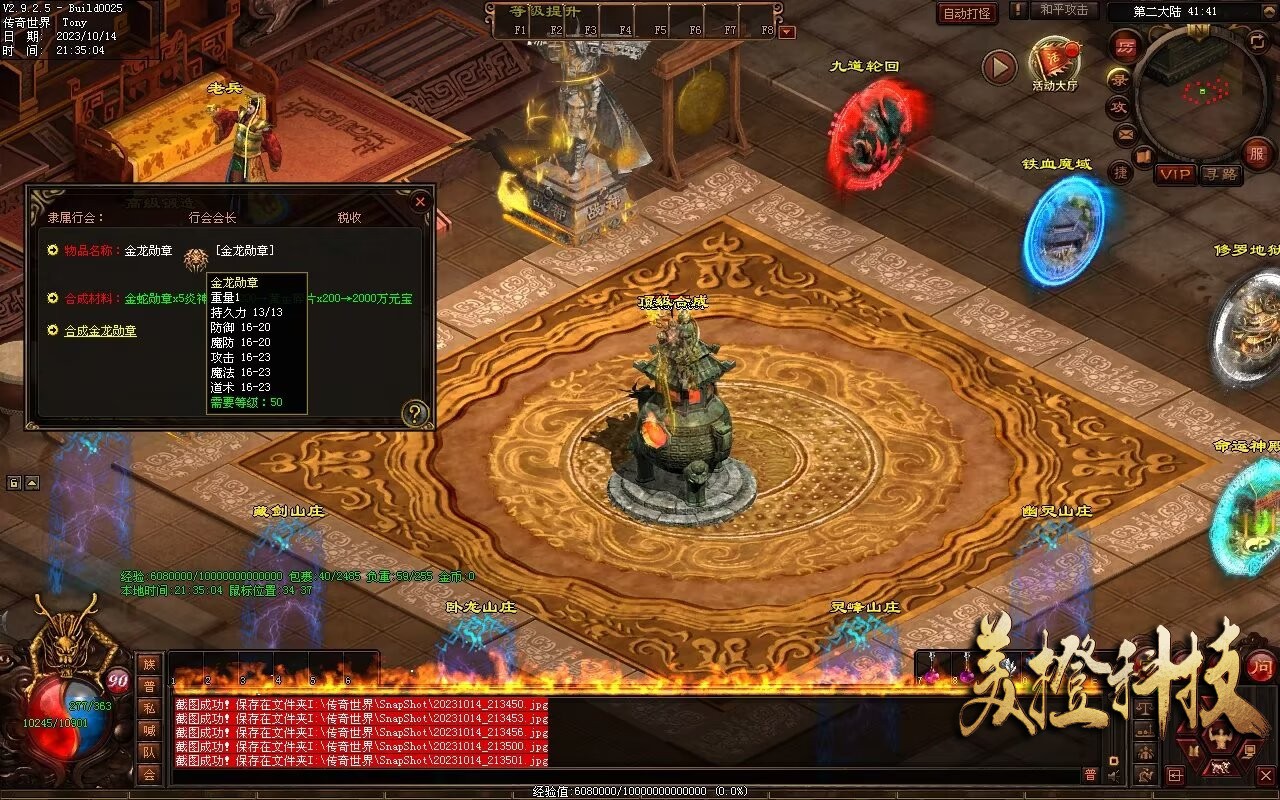Expand the F-key hotbar dropdown arrow
Viewport: 1280px width, 800px height.
pyautogui.click(x=787, y=31)
